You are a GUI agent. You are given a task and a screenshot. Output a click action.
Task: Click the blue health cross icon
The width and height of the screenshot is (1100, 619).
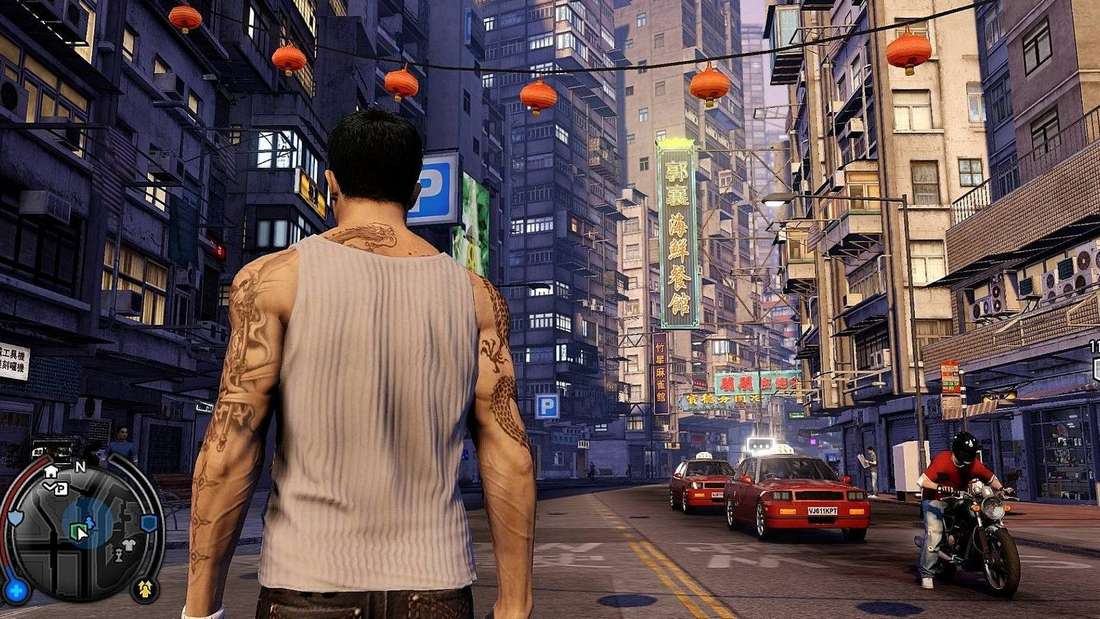(16, 589)
